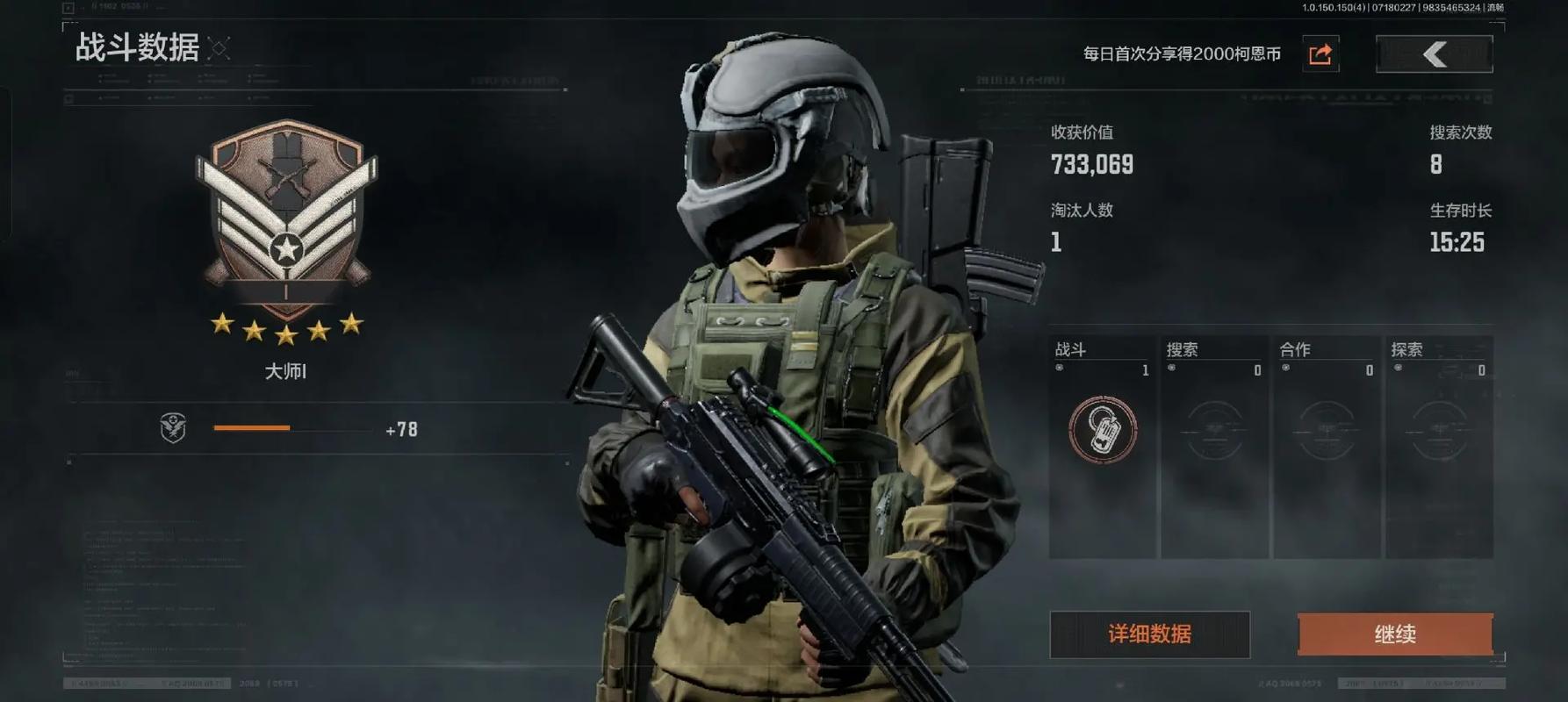This screenshot has width=1568, height=702.
Task: Select the search (搜索) medal card
Action: (1214, 447)
